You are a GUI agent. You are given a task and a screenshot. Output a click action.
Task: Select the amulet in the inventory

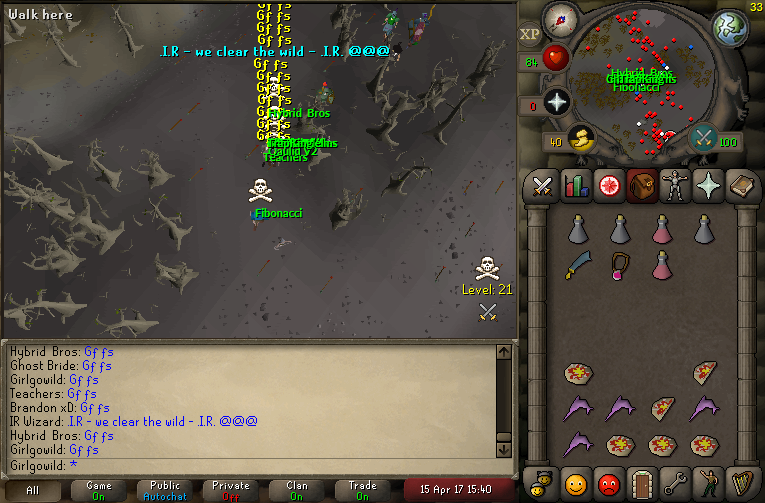pos(621,265)
